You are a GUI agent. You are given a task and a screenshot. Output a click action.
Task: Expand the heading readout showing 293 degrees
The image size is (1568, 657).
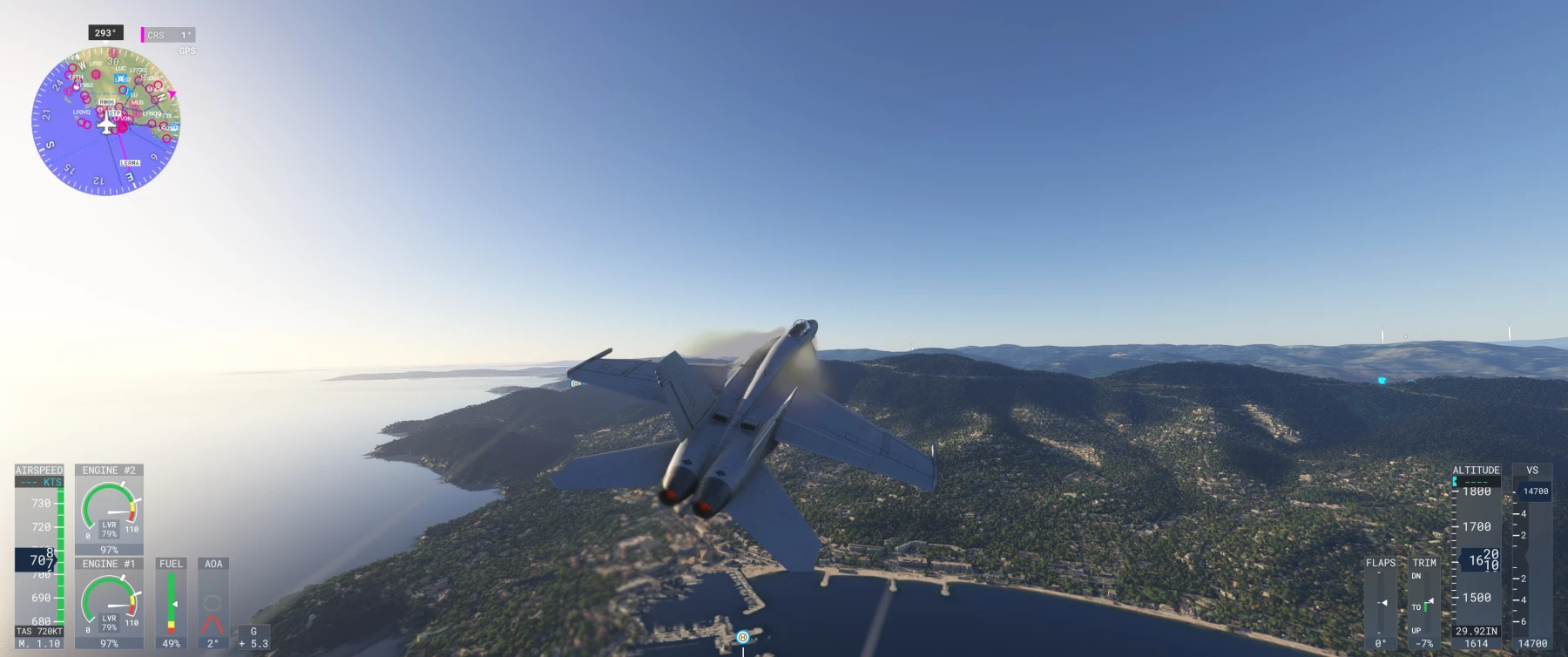[x=105, y=33]
